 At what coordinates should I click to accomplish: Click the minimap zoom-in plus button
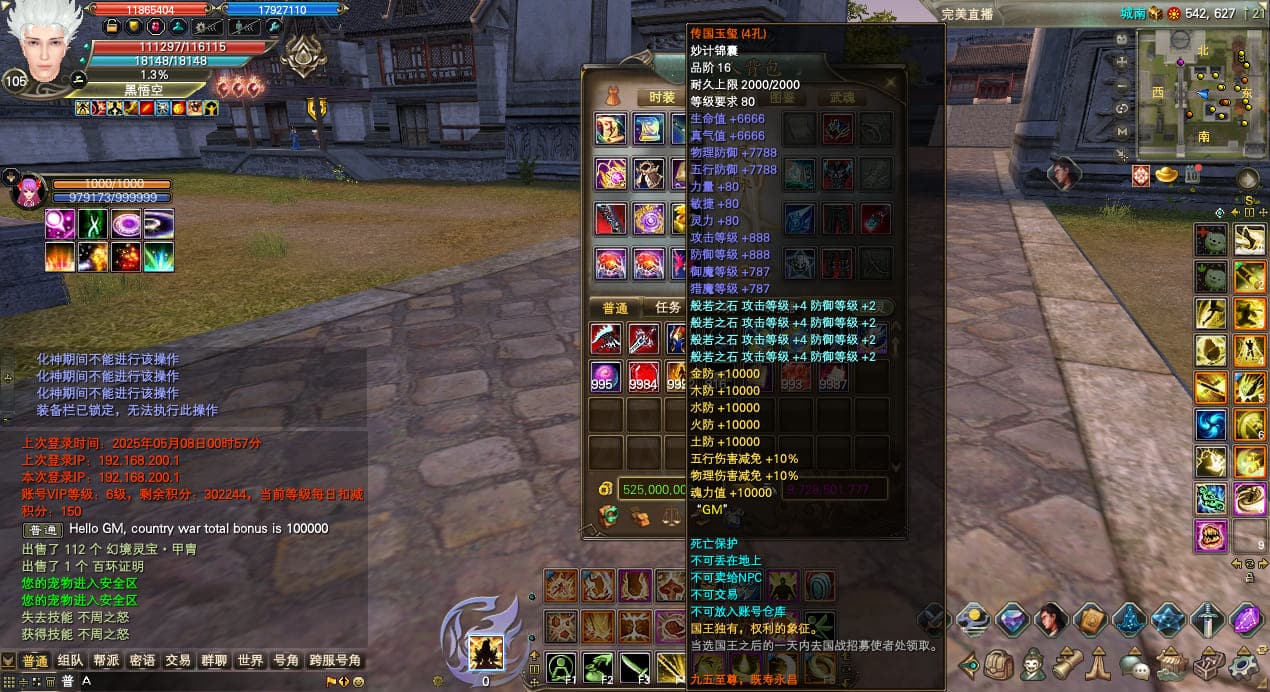point(1122,62)
